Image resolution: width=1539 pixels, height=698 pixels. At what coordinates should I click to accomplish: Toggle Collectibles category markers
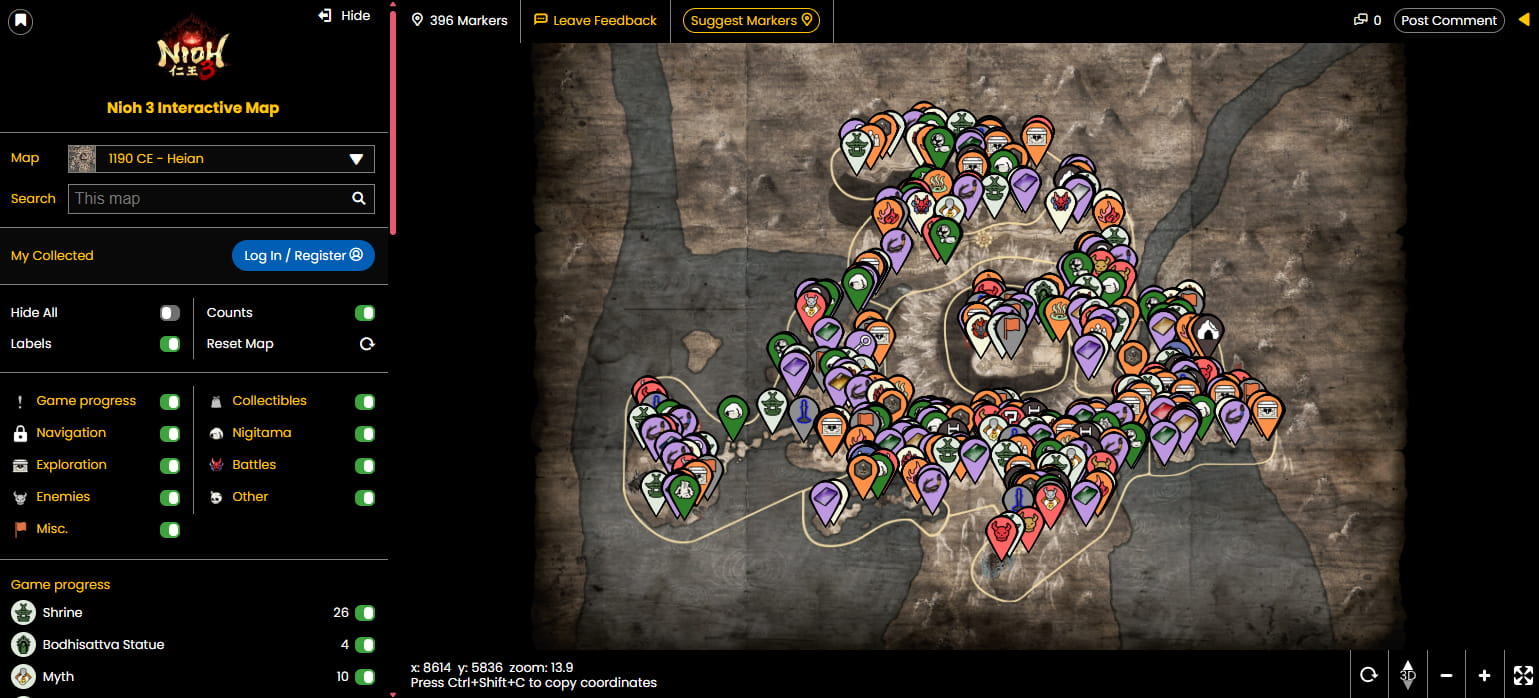tap(365, 402)
